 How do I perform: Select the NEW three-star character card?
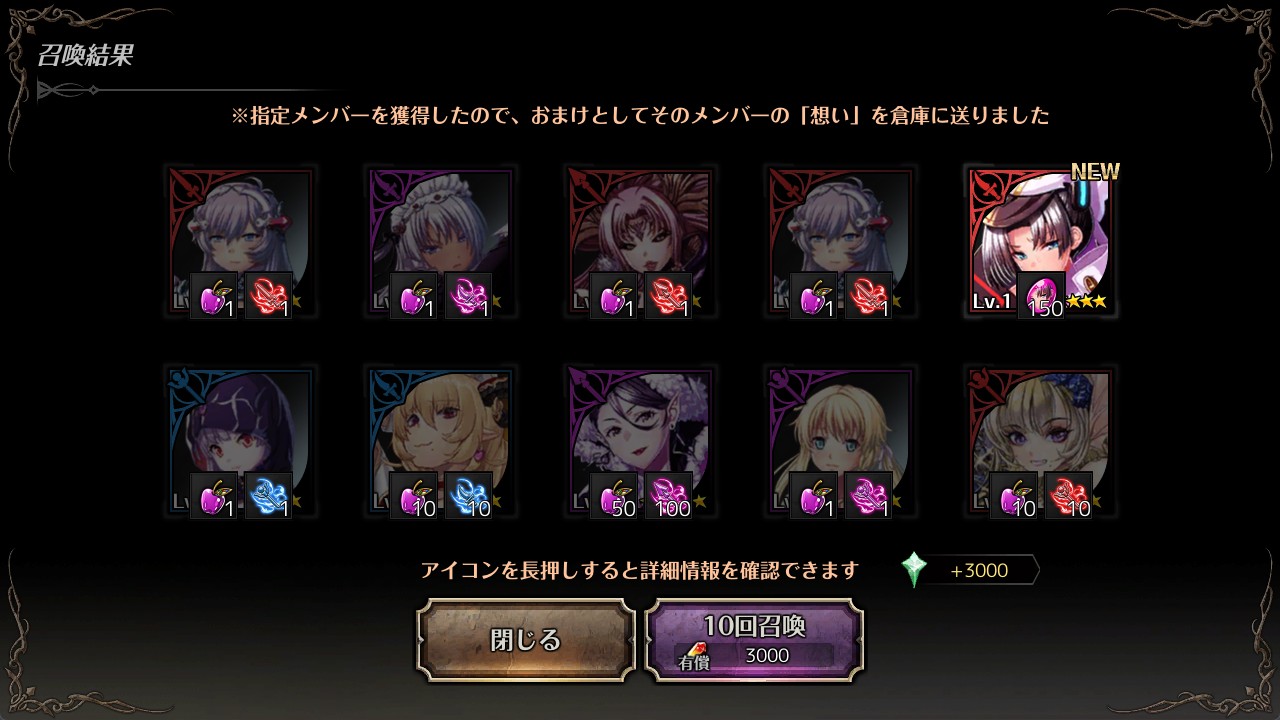point(1040,242)
